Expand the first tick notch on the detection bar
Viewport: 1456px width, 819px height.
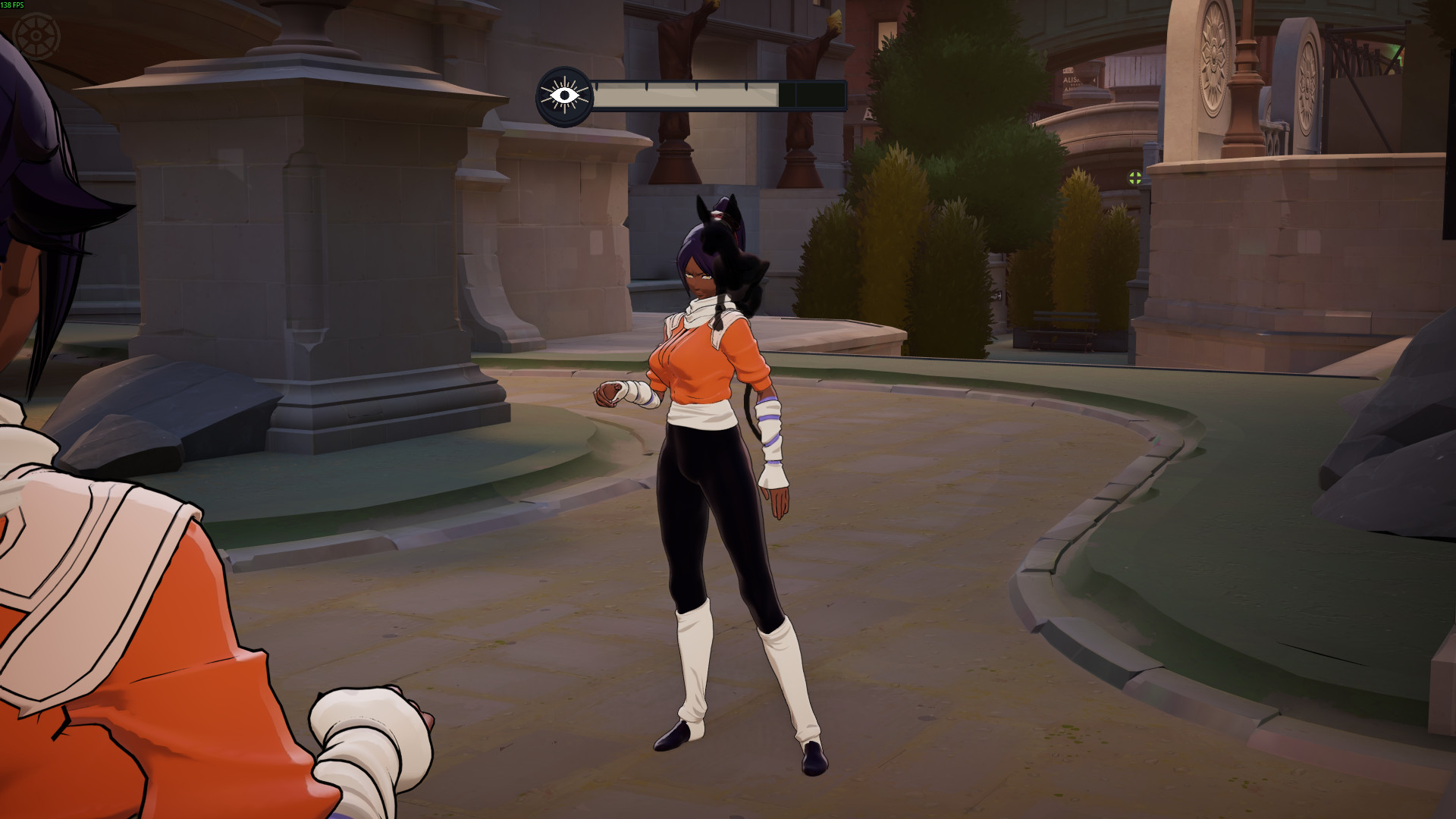597,87
